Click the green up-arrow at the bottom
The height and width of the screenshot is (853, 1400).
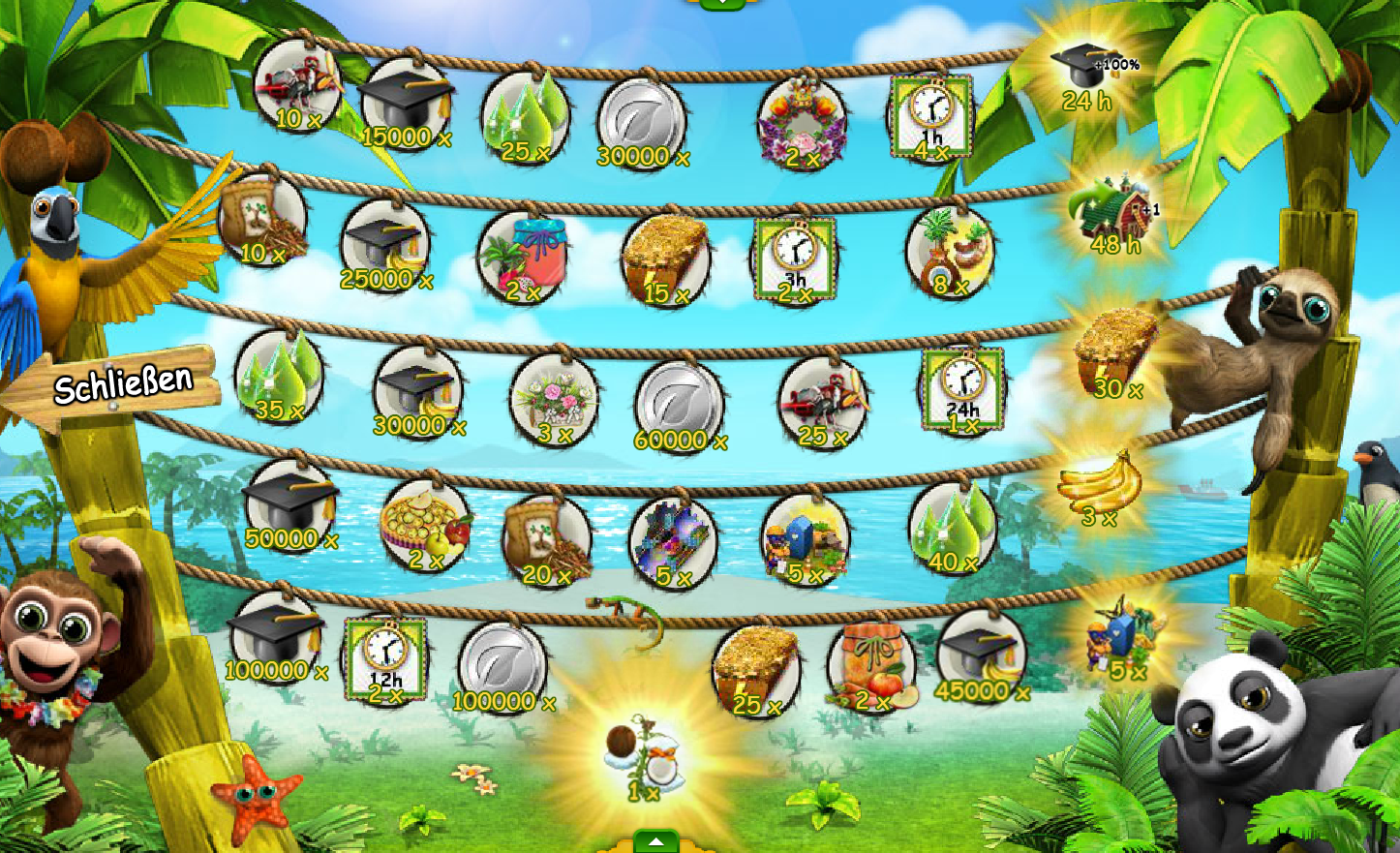click(655, 841)
